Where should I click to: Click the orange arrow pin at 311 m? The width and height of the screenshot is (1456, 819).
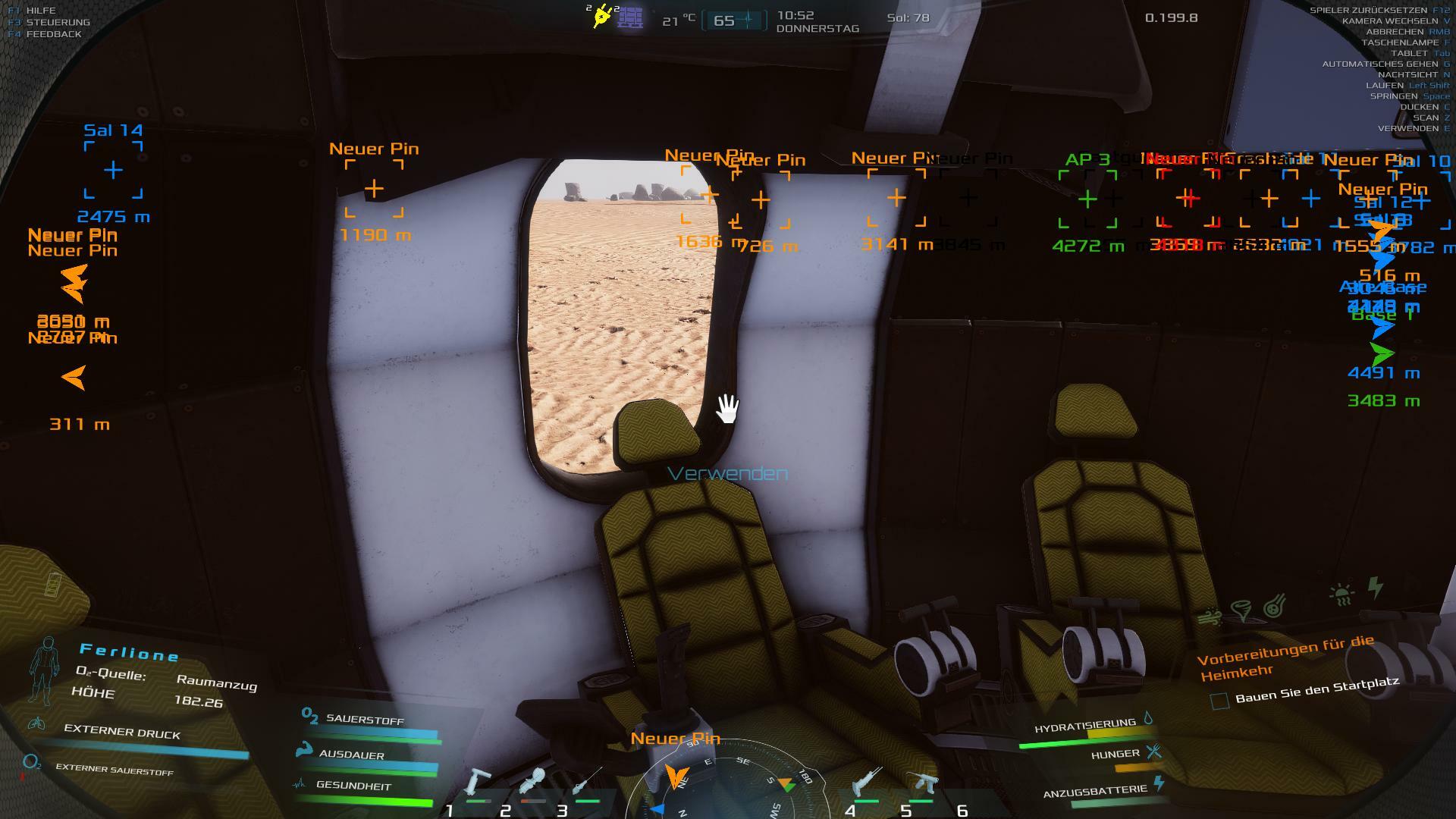[x=74, y=378]
